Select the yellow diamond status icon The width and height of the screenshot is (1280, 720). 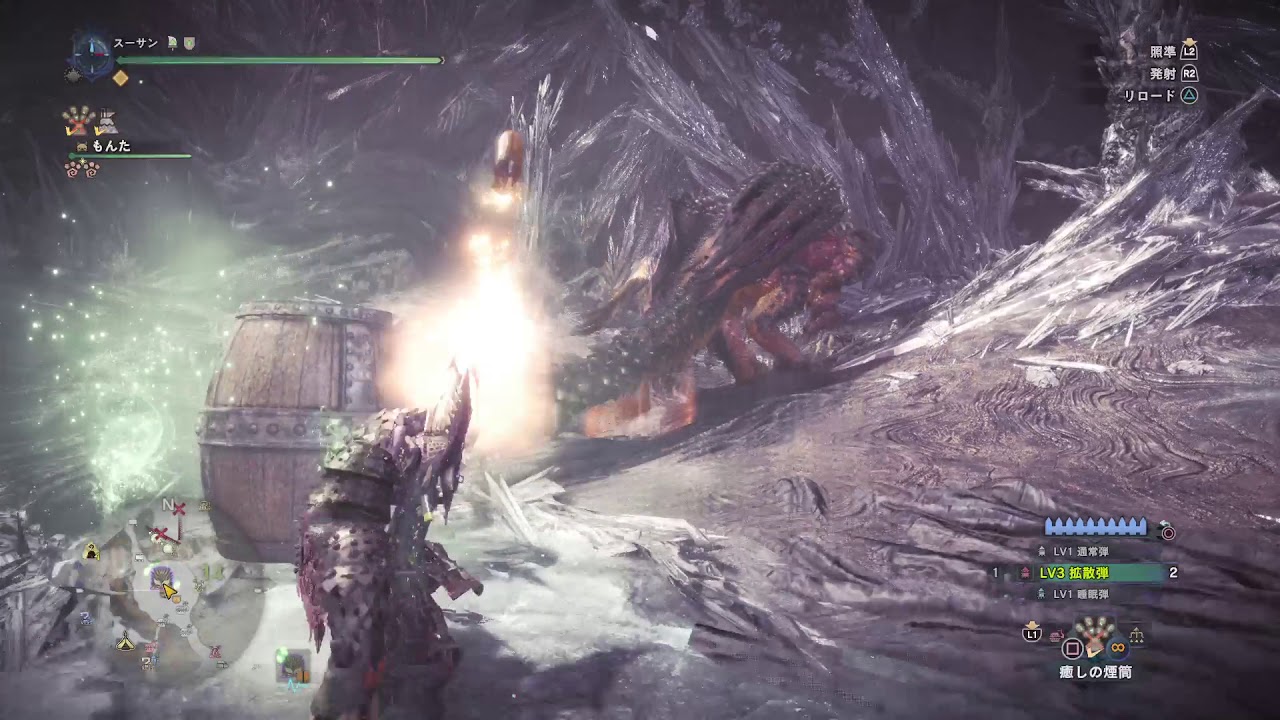pyautogui.click(x=121, y=77)
